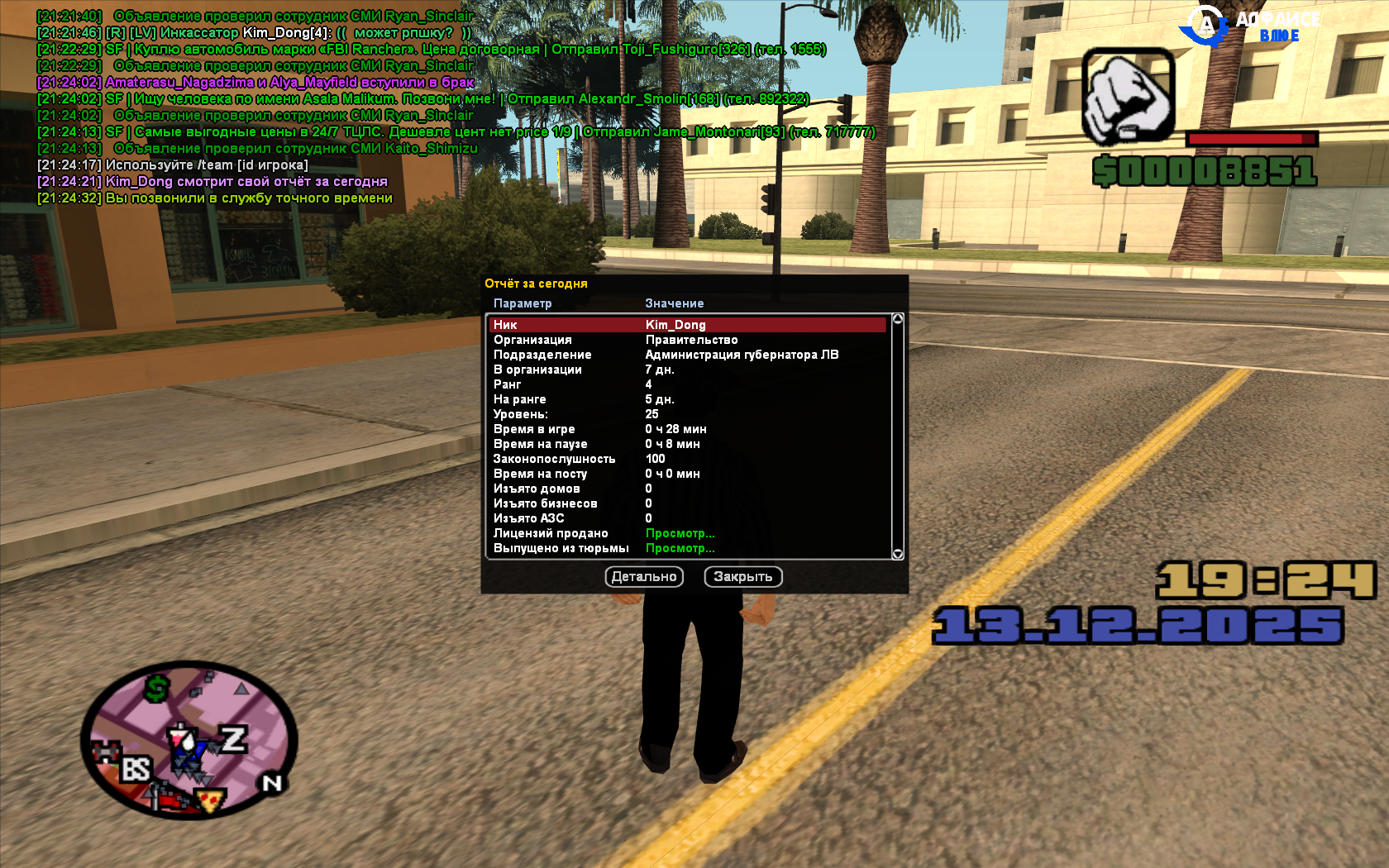Open Просмотр next to Лицензий продано
This screenshot has width=1389, height=868.
point(680,533)
